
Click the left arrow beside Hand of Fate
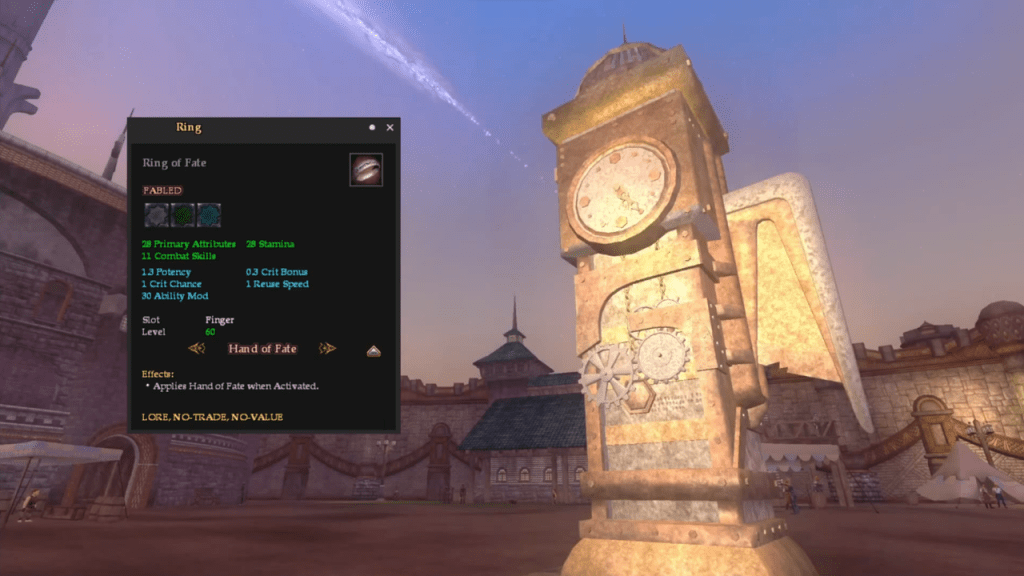[x=197, y=349]
